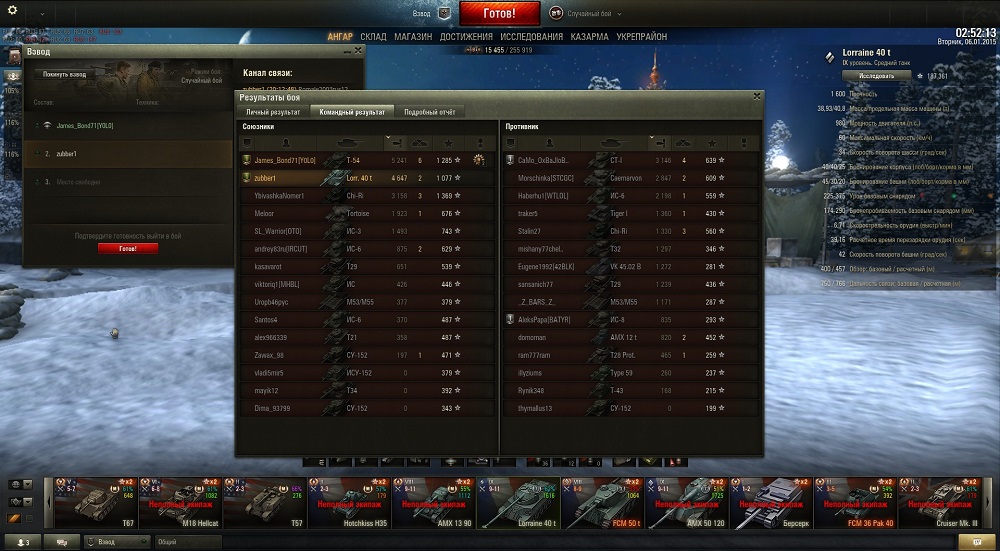Select the M18 Hellcat in tank carousel

tap(180, 503)
